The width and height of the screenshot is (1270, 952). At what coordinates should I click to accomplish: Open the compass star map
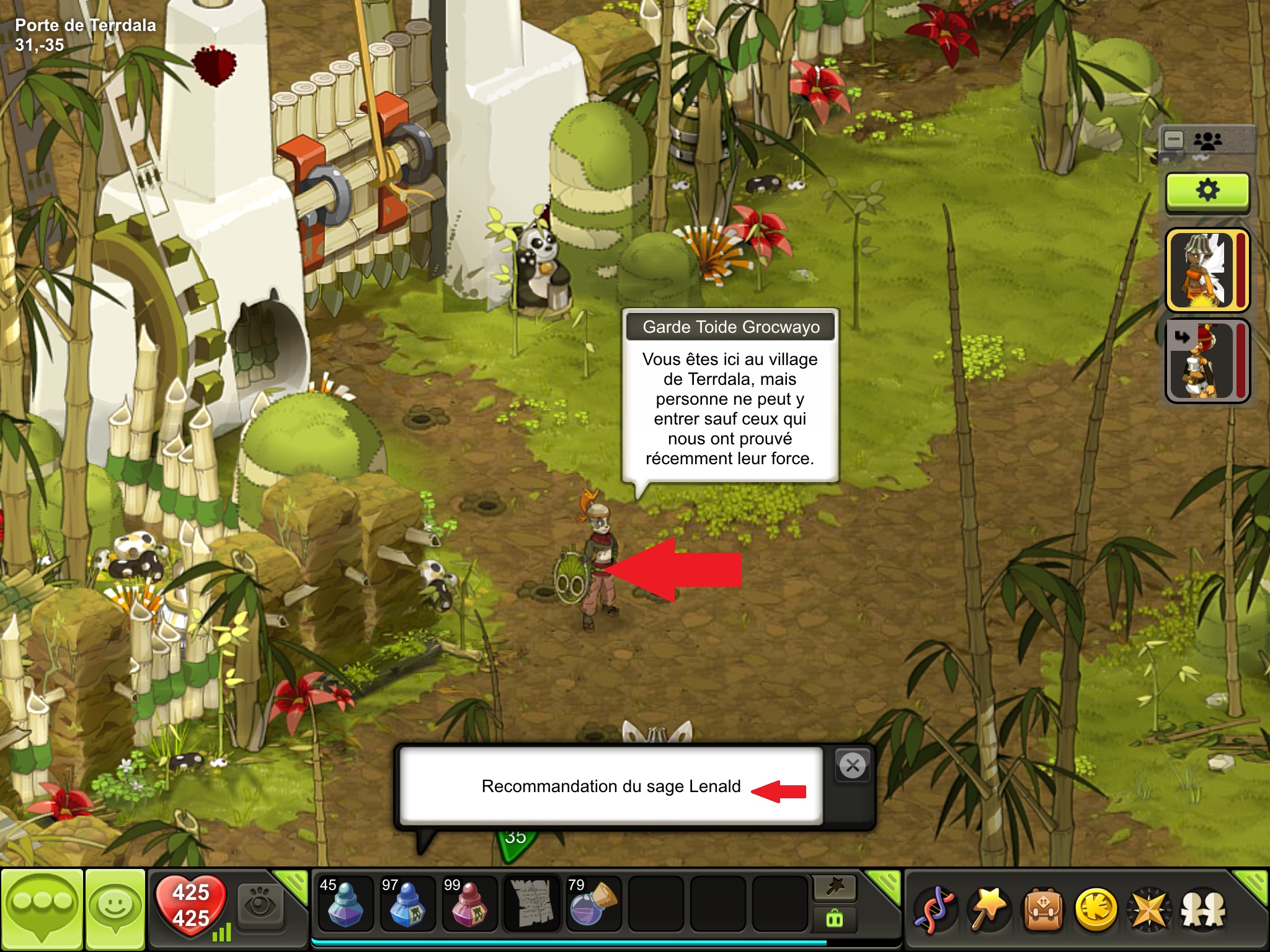click(1150, 910)
